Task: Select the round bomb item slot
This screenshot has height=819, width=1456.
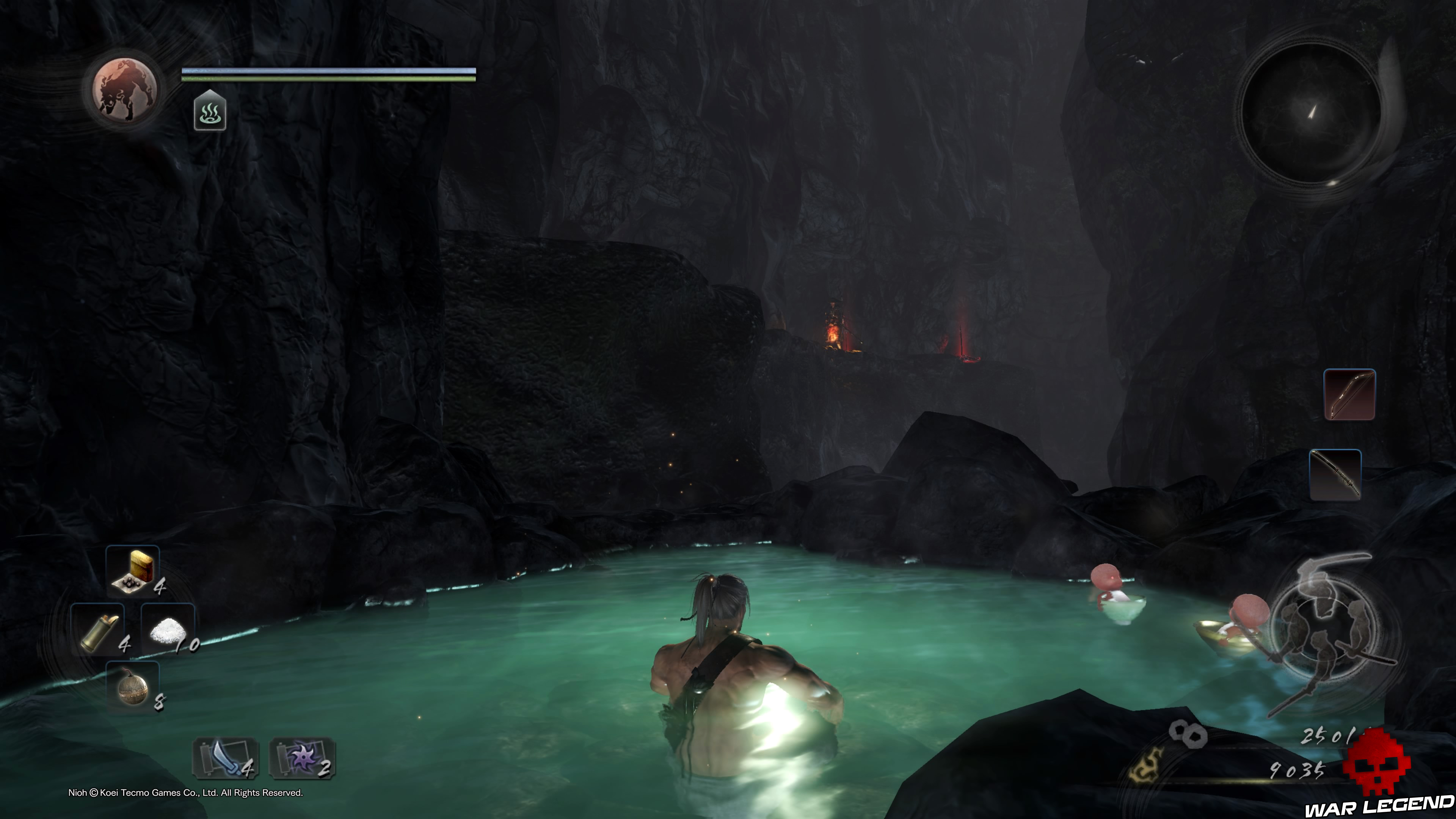Action: 133,688
